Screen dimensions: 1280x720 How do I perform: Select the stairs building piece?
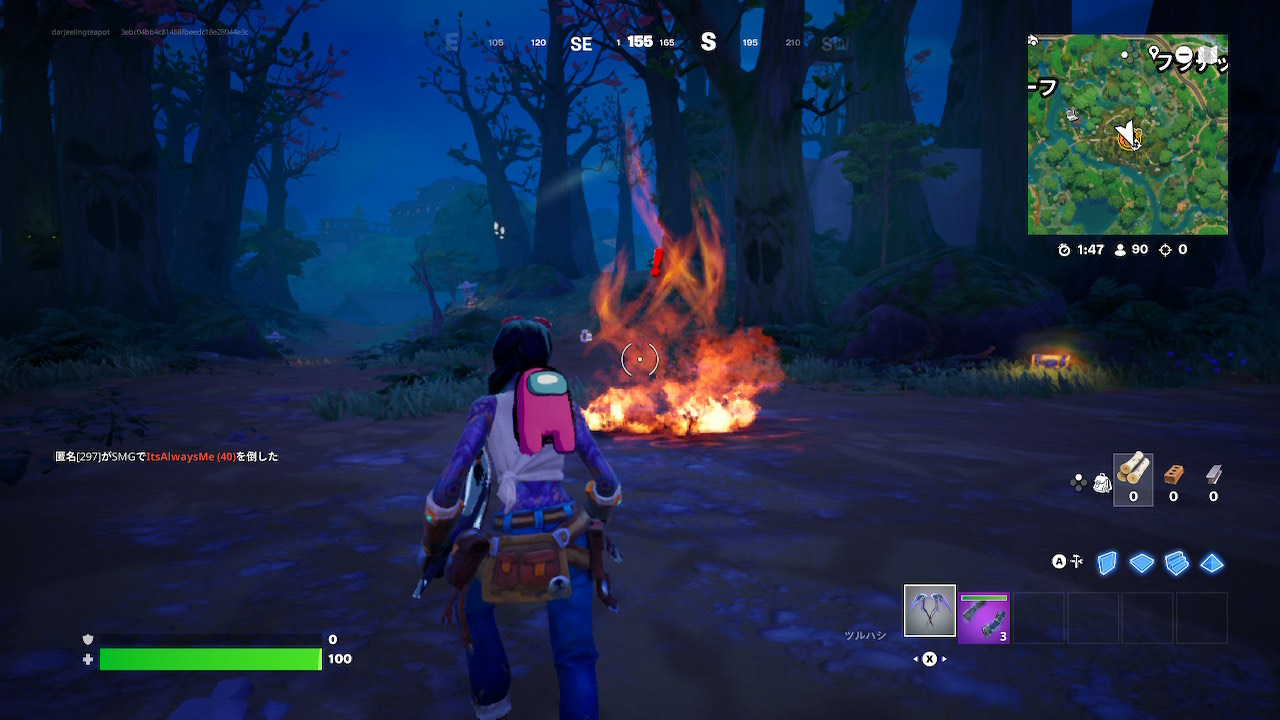[x=1177, y=563]
